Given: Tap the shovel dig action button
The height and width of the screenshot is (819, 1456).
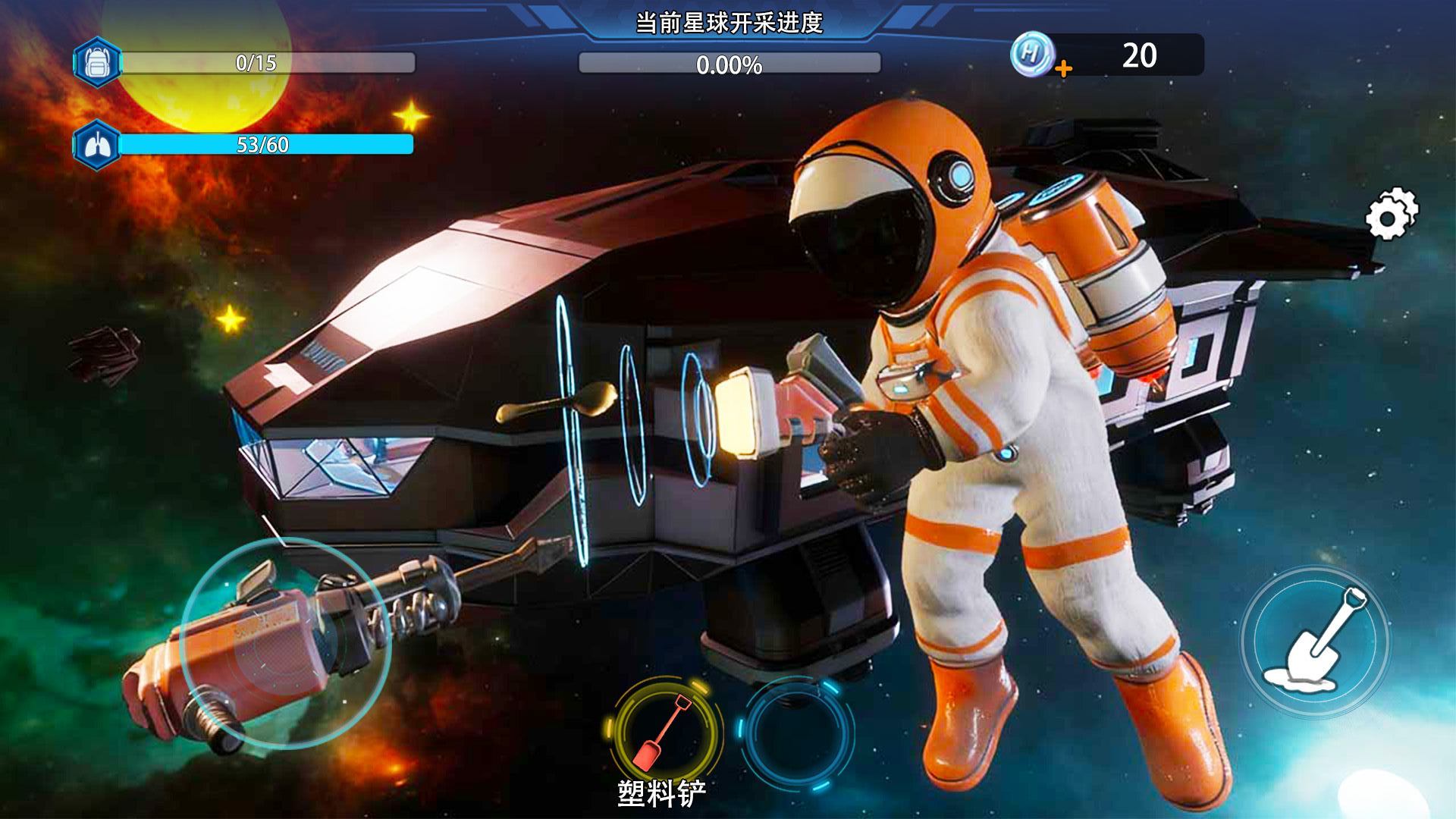Looking at the screenshot, I should 1314,642.
